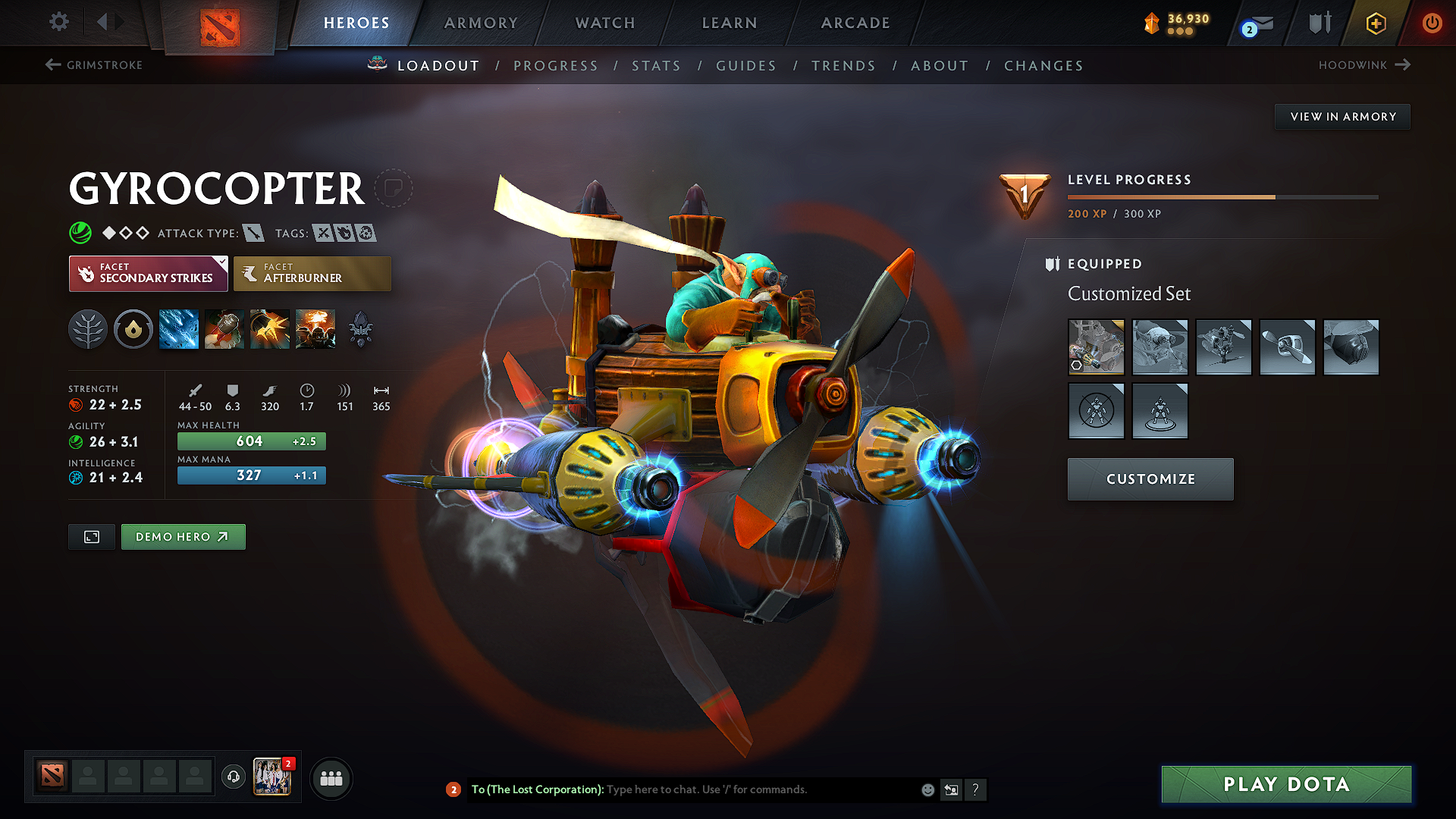1456x819 pixels.
Task: Open the emoticon picker in the chat bar
Action: click(927, 789)
